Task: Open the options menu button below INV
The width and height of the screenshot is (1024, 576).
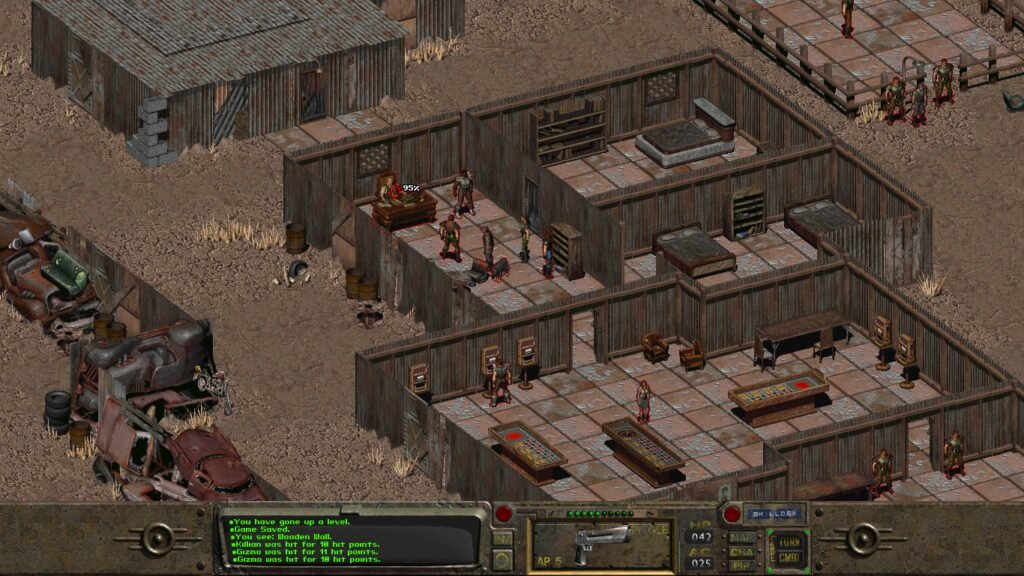Action: click(502, 559)
